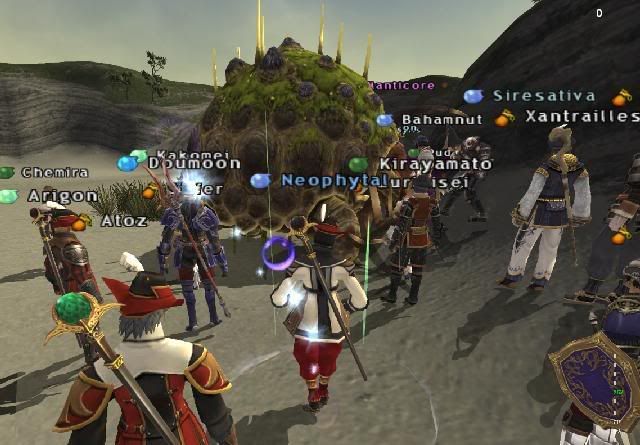Click the Bahamnut name tag
Viewport: 640px width, 445px height.
tap(435, 121)
